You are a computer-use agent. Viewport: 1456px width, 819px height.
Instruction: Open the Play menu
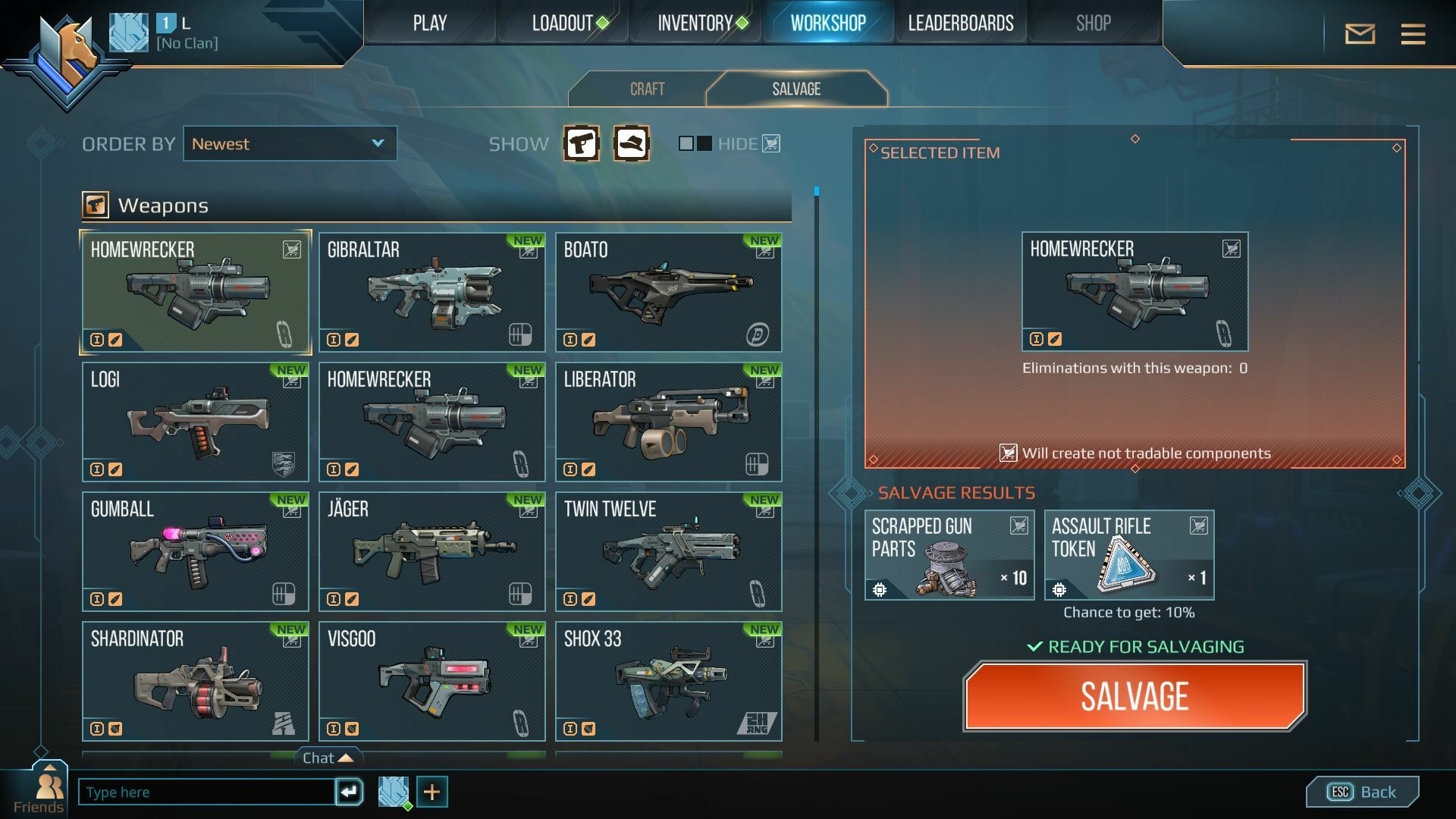[x=429, y=24]
